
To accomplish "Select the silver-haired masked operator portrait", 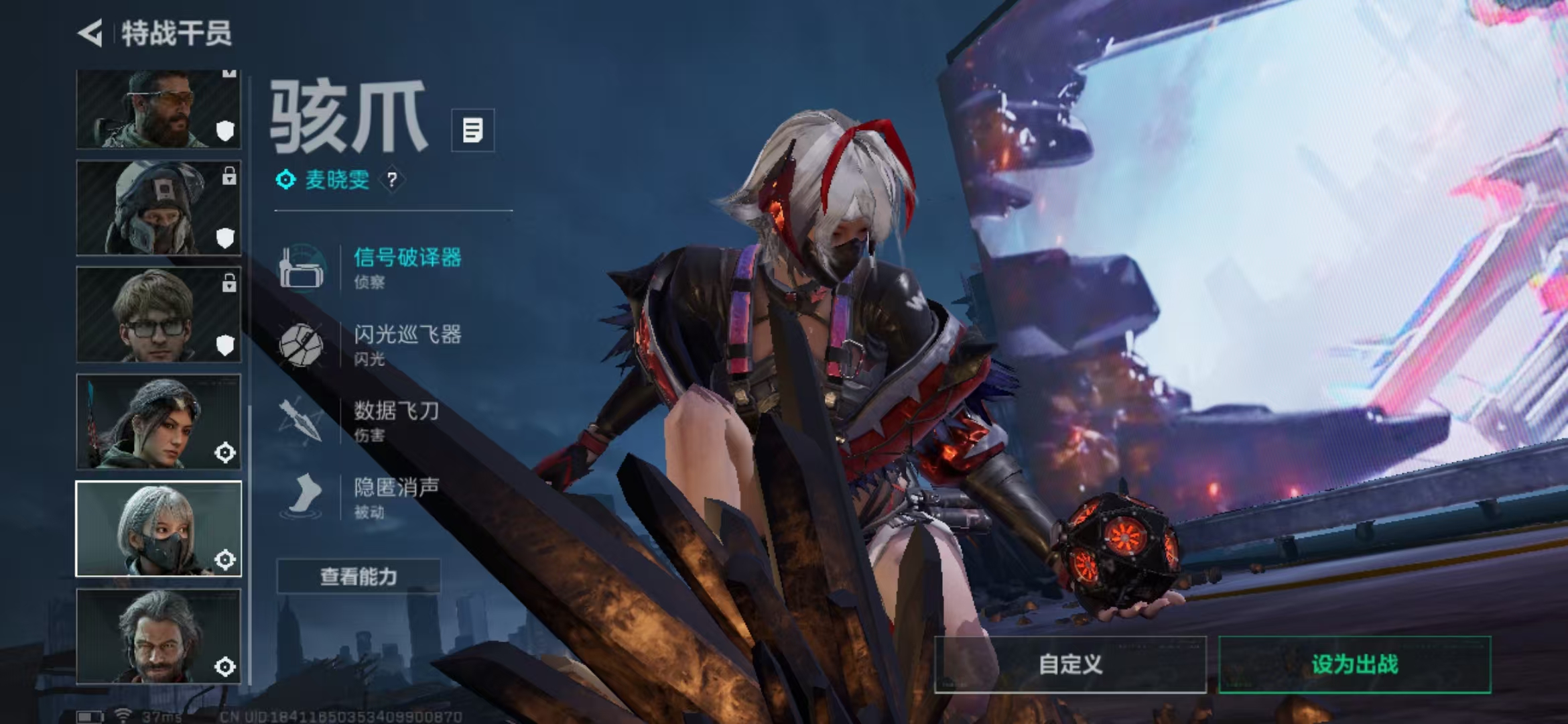I will tap(158, 529).
